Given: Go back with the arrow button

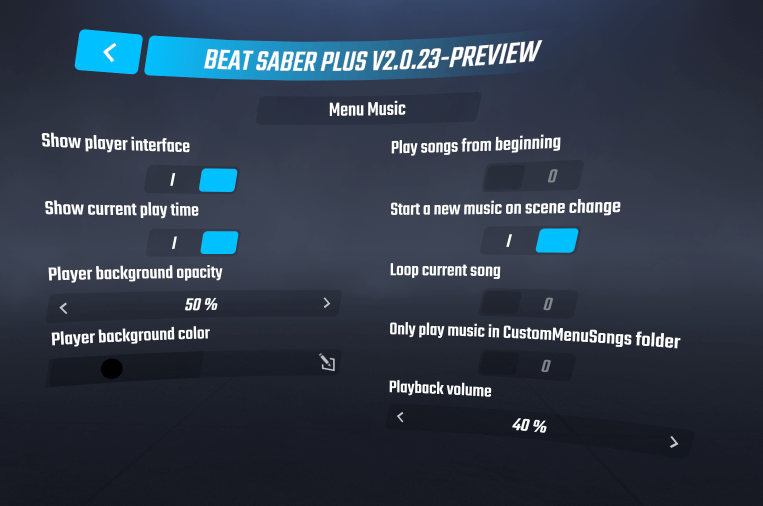Looking at the screenshot, I should pyautogui.click(x=109, y=52).
